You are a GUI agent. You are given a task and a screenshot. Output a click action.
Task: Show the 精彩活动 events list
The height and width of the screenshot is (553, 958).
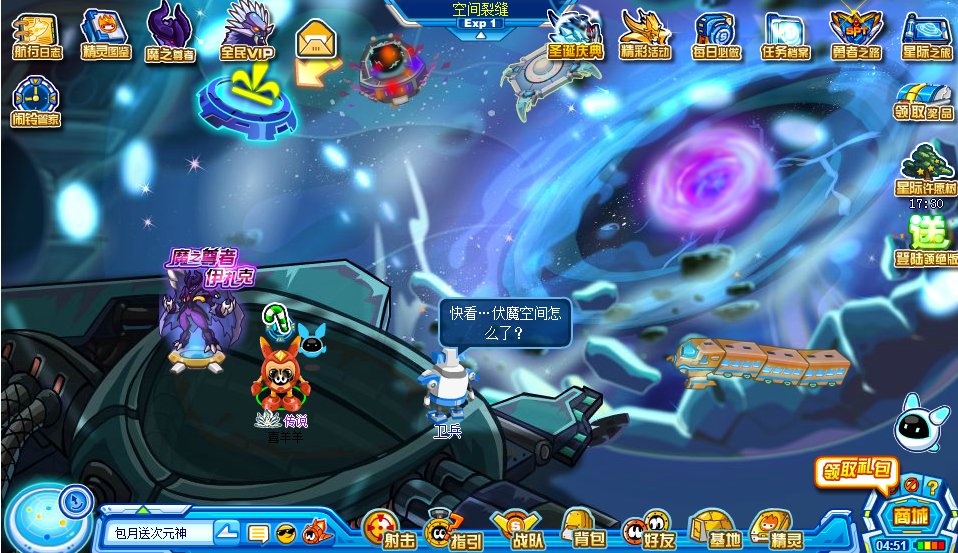coord(645,33)
